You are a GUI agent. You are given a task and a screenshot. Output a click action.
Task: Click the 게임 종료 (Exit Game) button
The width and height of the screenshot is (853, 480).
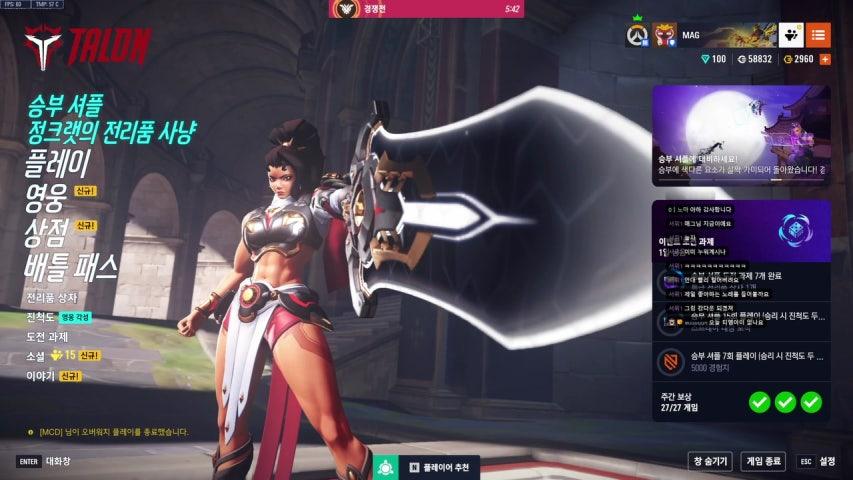[763, 461]
